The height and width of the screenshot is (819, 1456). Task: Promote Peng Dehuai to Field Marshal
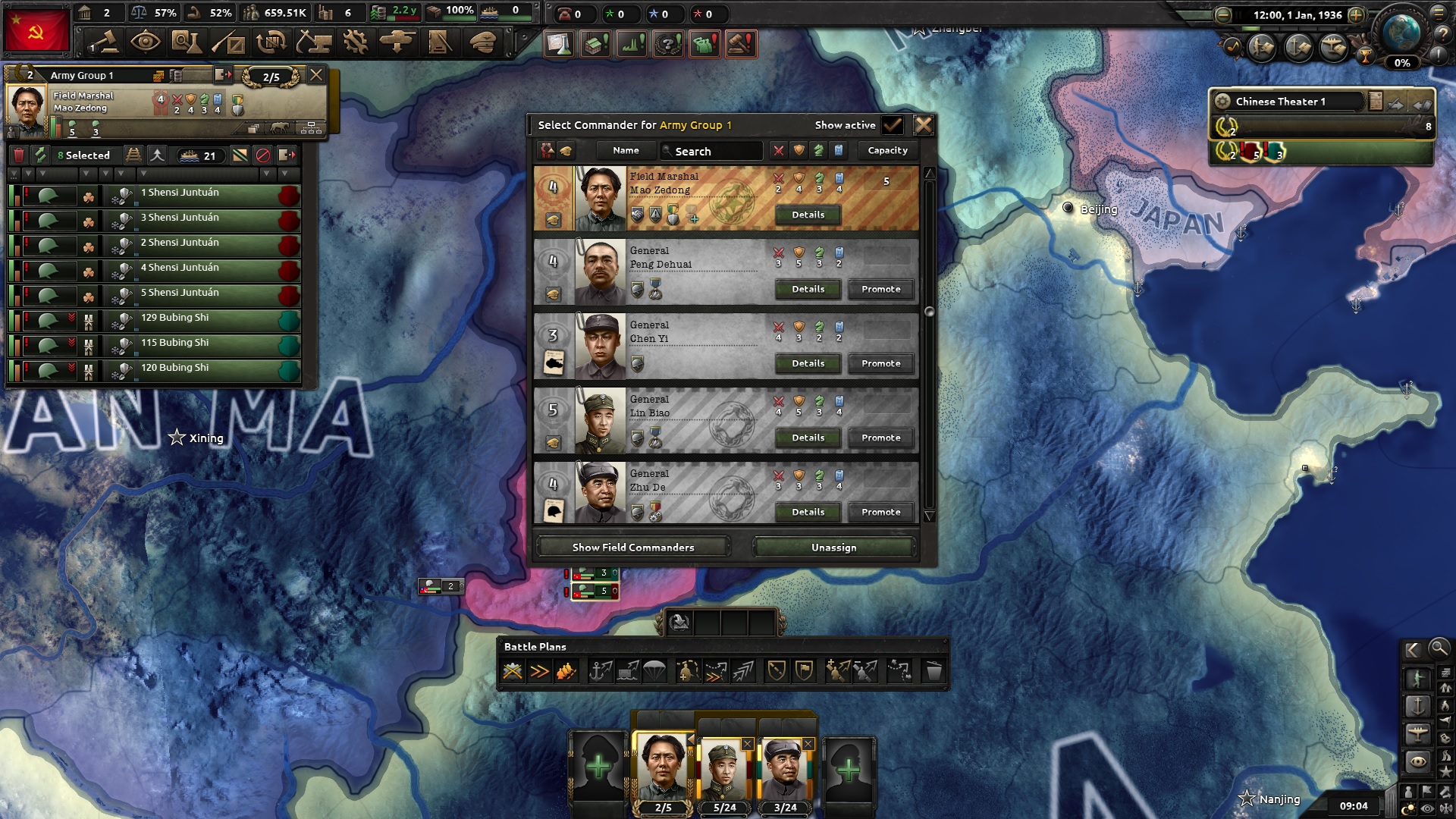click(880, 289)
